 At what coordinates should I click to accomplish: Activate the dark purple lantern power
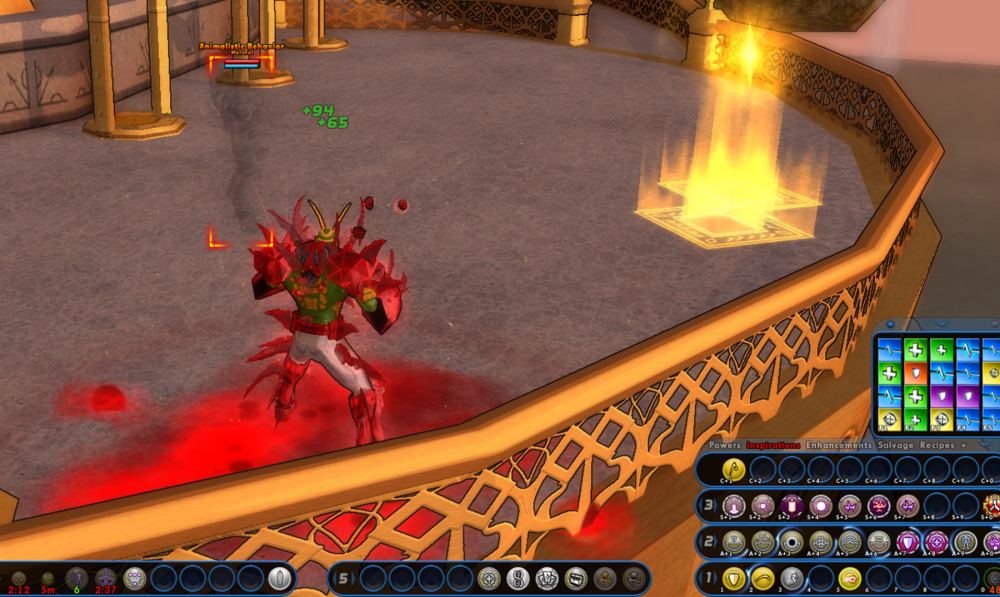[x=791, y=505]
